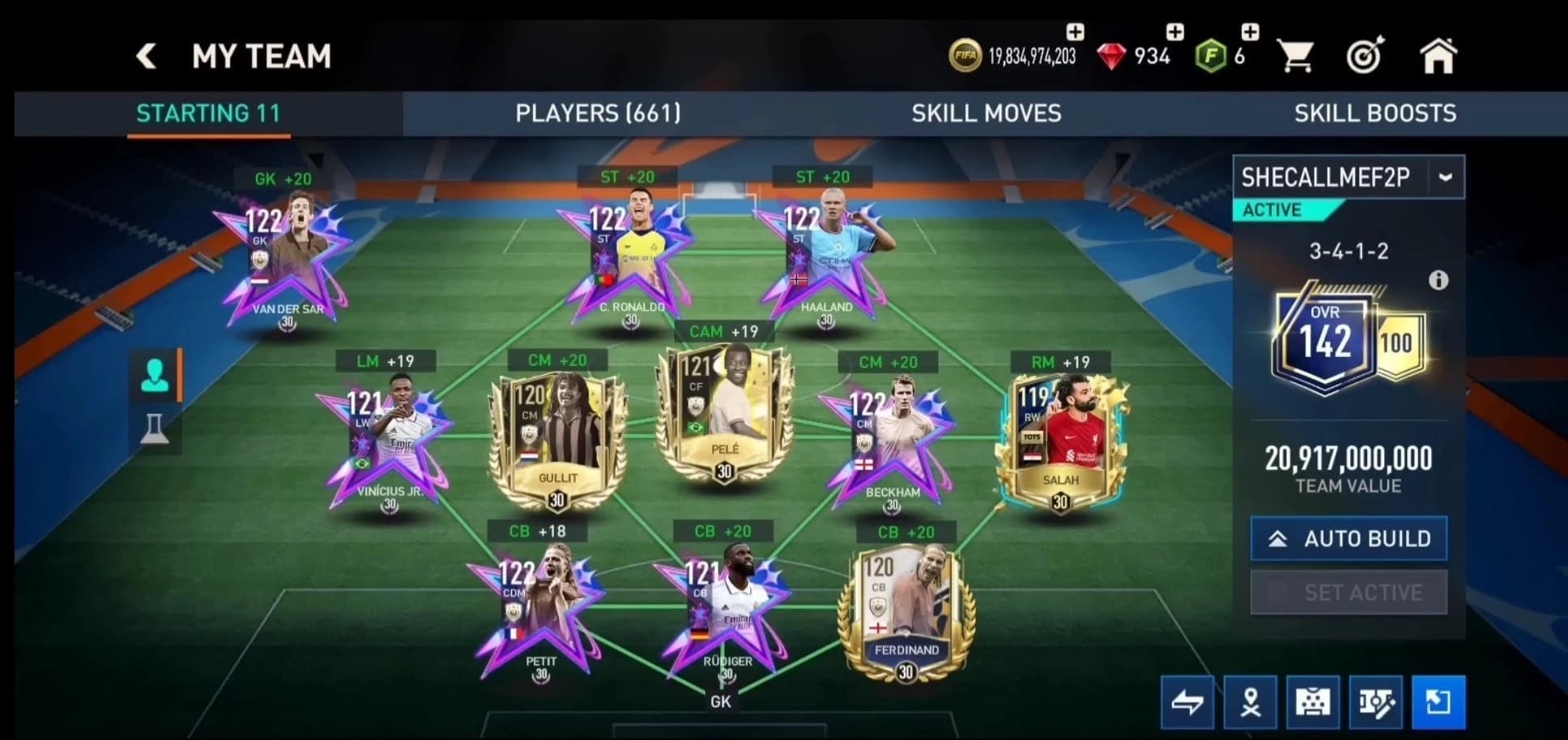Open the target objectives icon

[x=1365, y=57]
